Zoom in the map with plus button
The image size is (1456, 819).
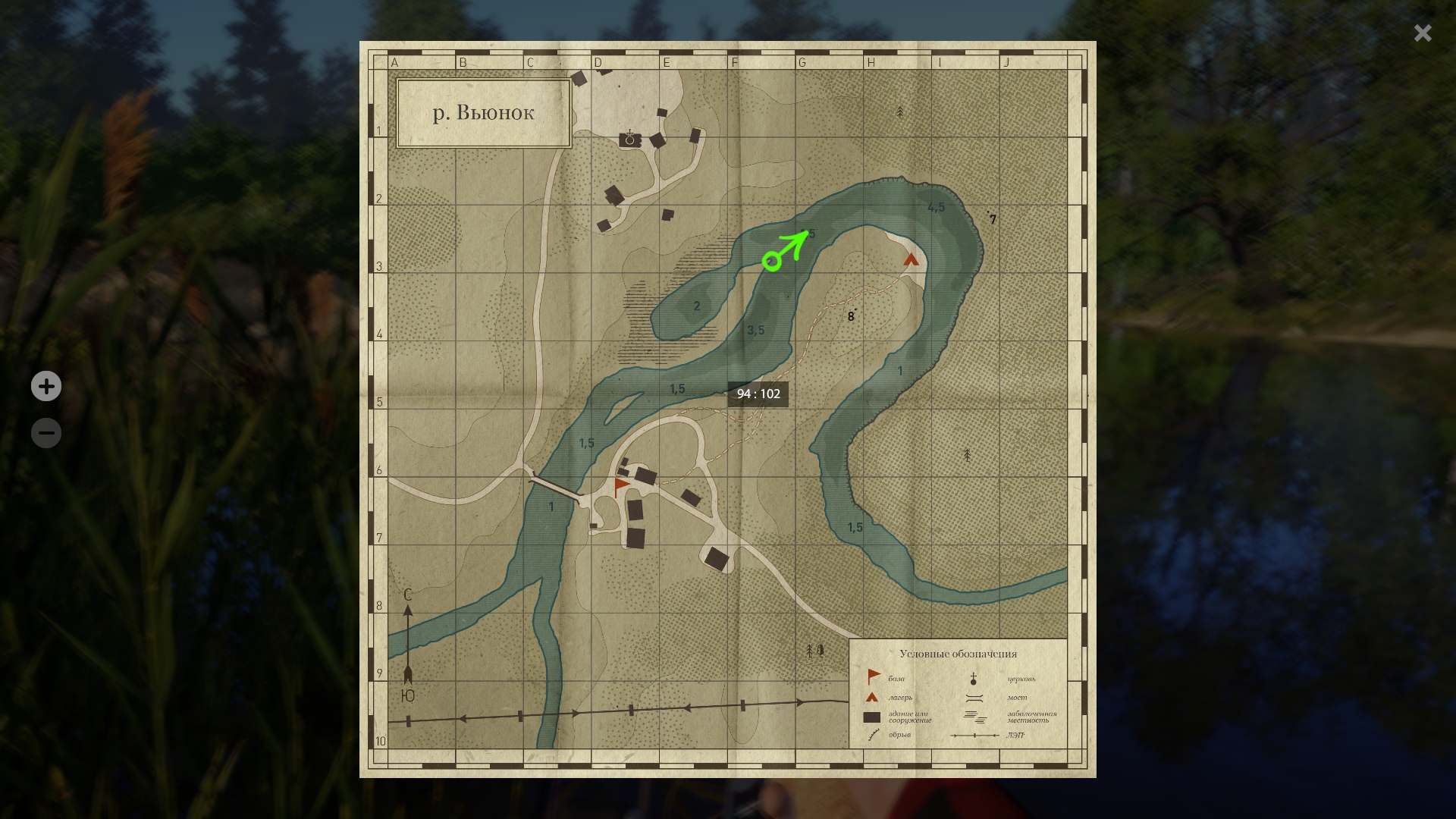click(46, 387)
